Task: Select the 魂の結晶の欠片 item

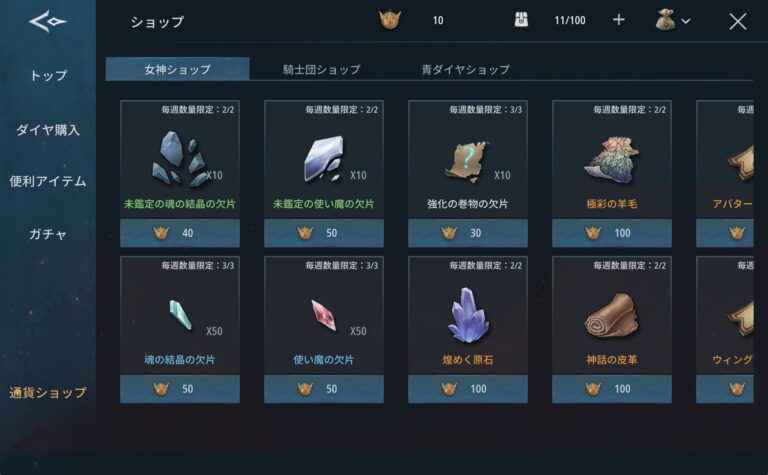Action: click(180, 316)
